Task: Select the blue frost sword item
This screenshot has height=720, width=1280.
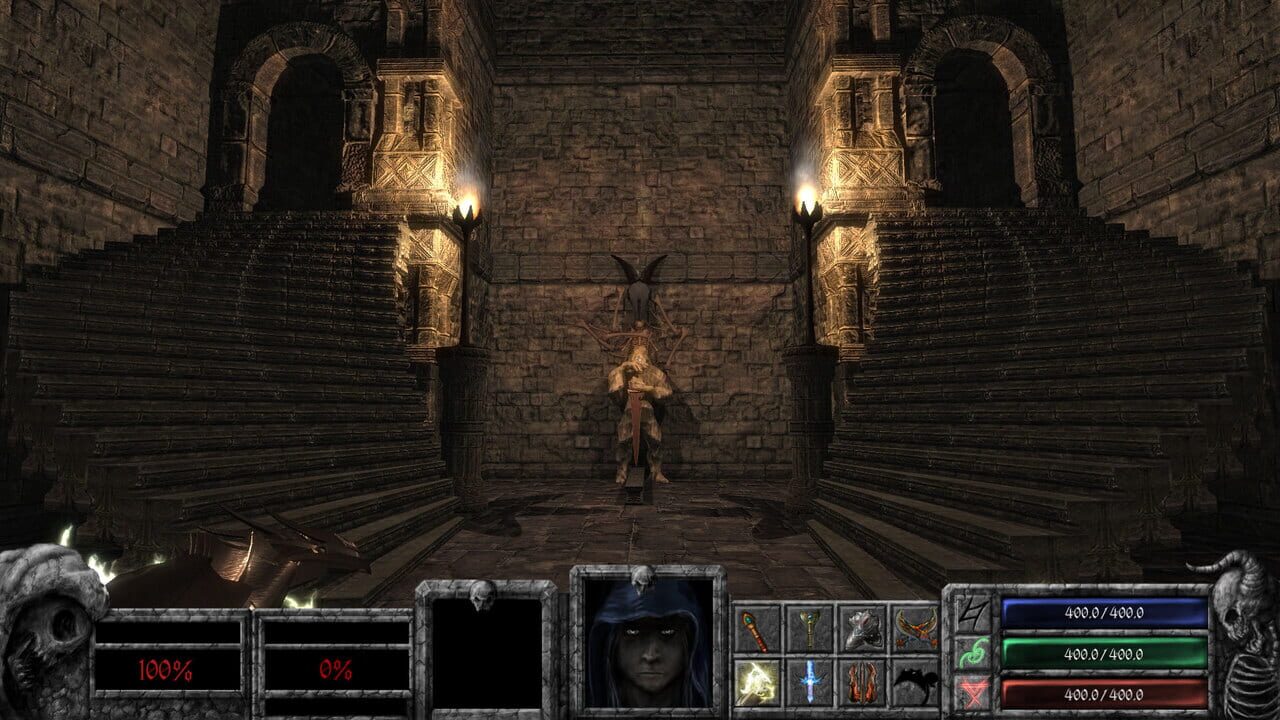Action: coord(810,682)
